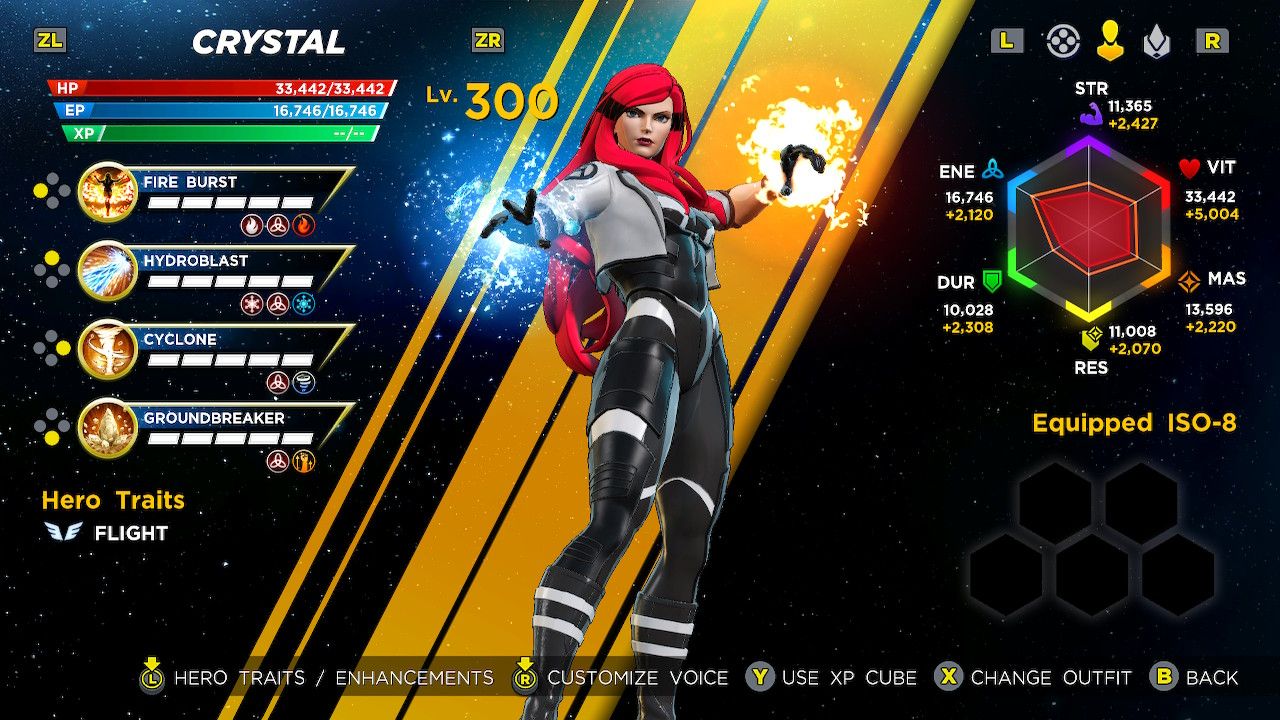This screenshot has height=720, width=1280.
Task: Click the Flight wings icon under Hero Traits
Action: (x=62, y=533)
